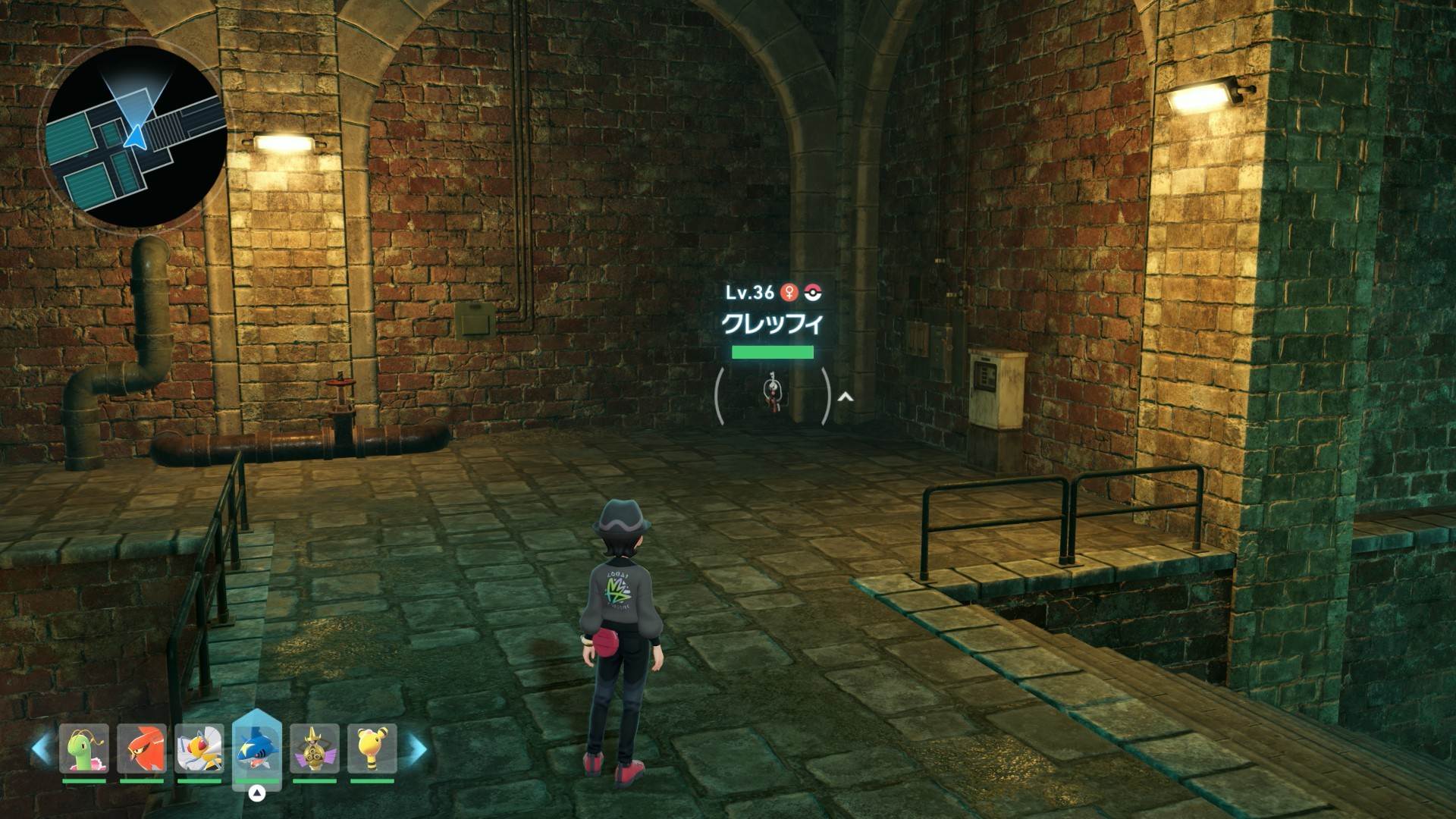Choose Talonflame from the party bar
The height and width of the screenshot is (819, 1456).
pos(142,748)
